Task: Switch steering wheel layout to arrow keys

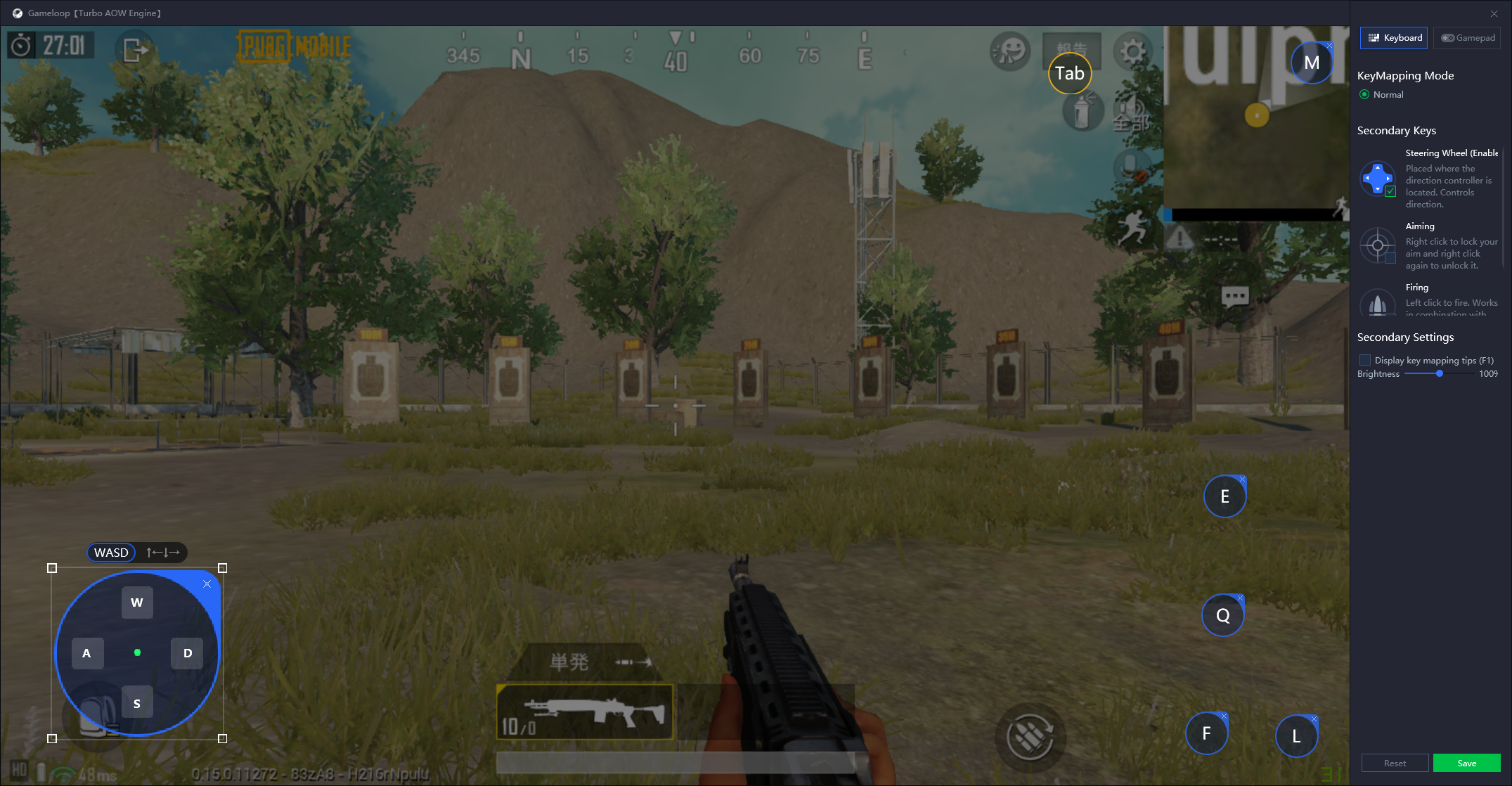Action: [x=162, y=552]
